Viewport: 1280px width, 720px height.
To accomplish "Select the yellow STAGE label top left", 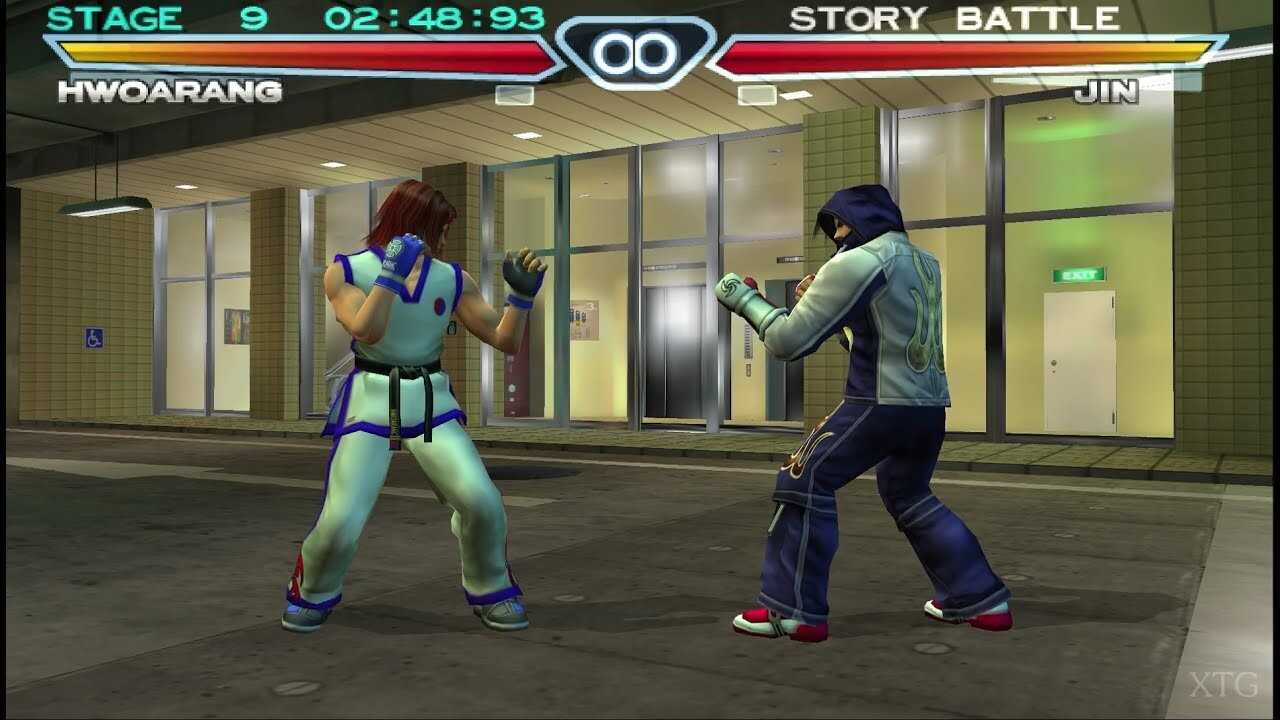I will 117,18.
